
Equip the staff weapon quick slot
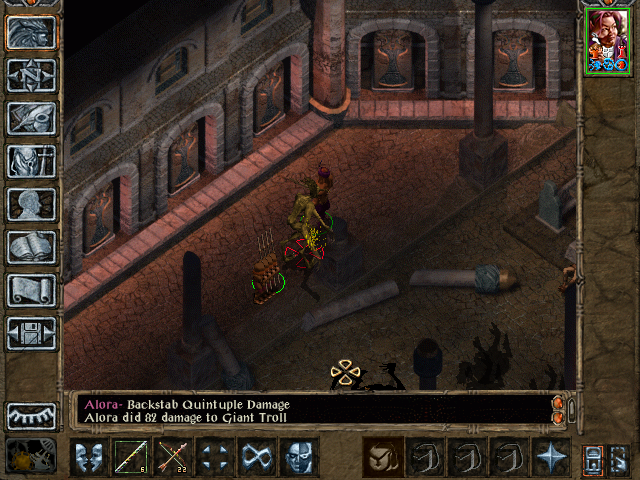click(131, 457)
